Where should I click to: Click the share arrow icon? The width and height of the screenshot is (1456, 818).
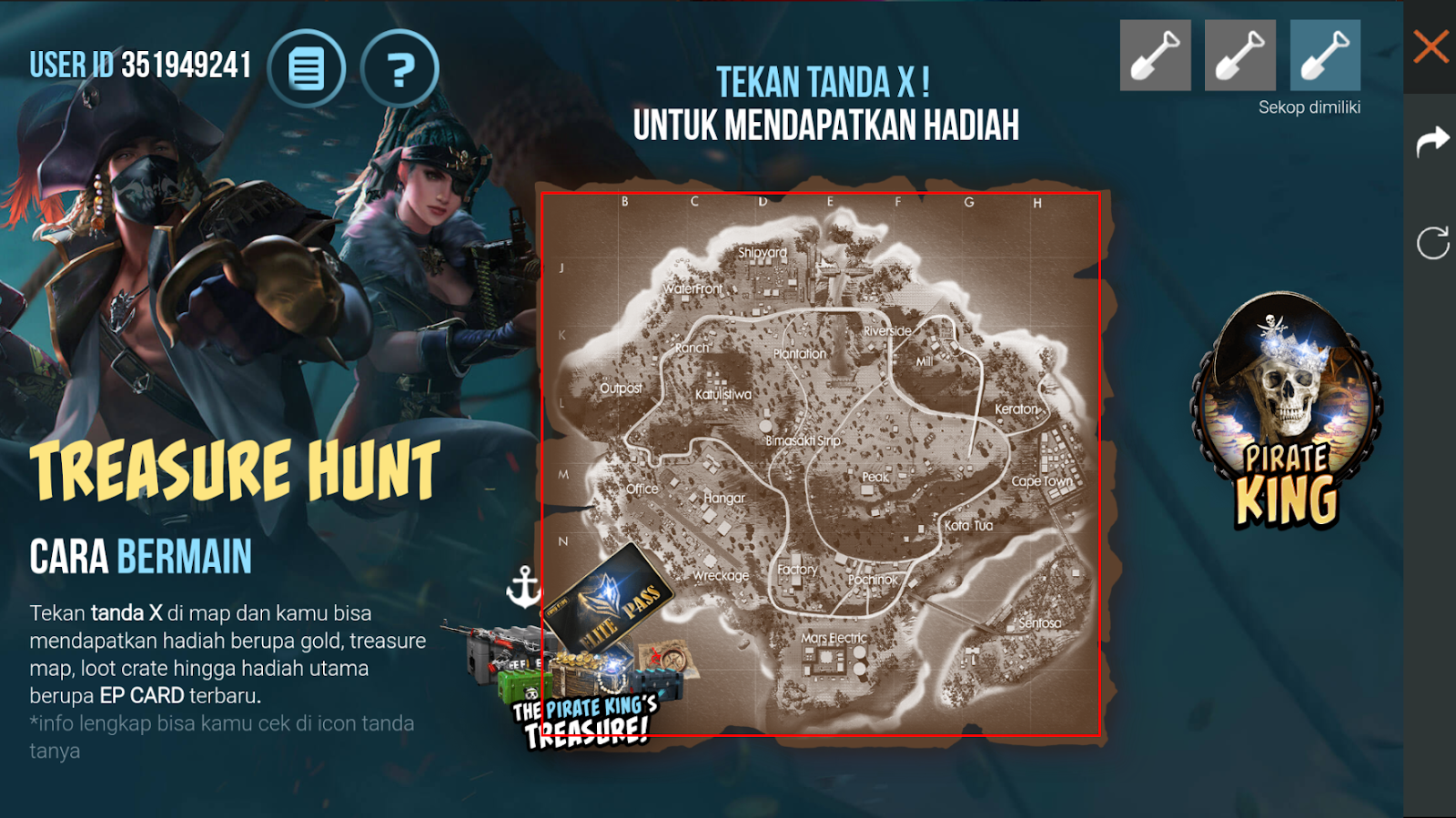(x=1435, y=141)
